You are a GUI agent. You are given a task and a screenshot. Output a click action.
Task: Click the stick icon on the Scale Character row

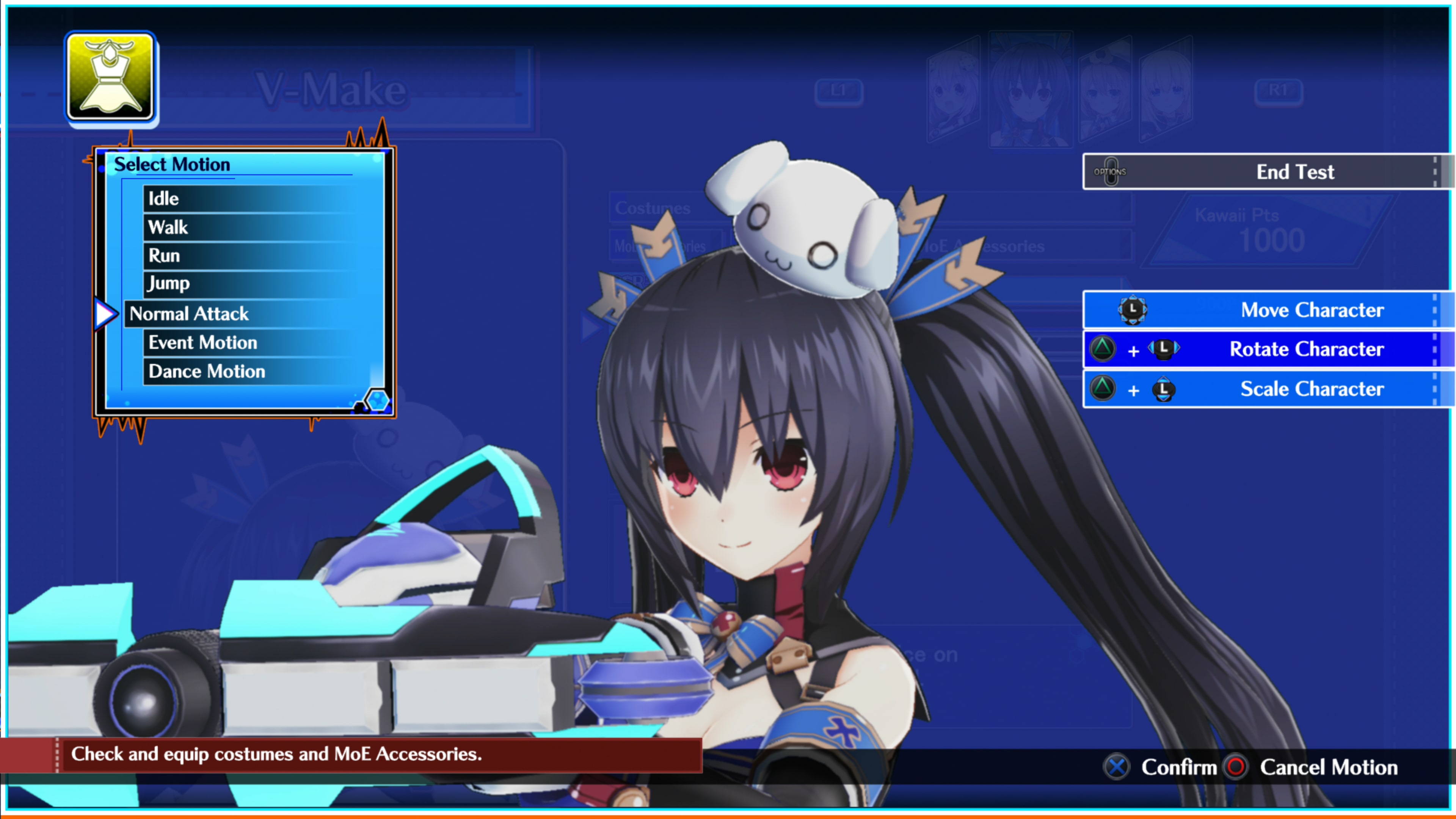[x=1163, y=389]
